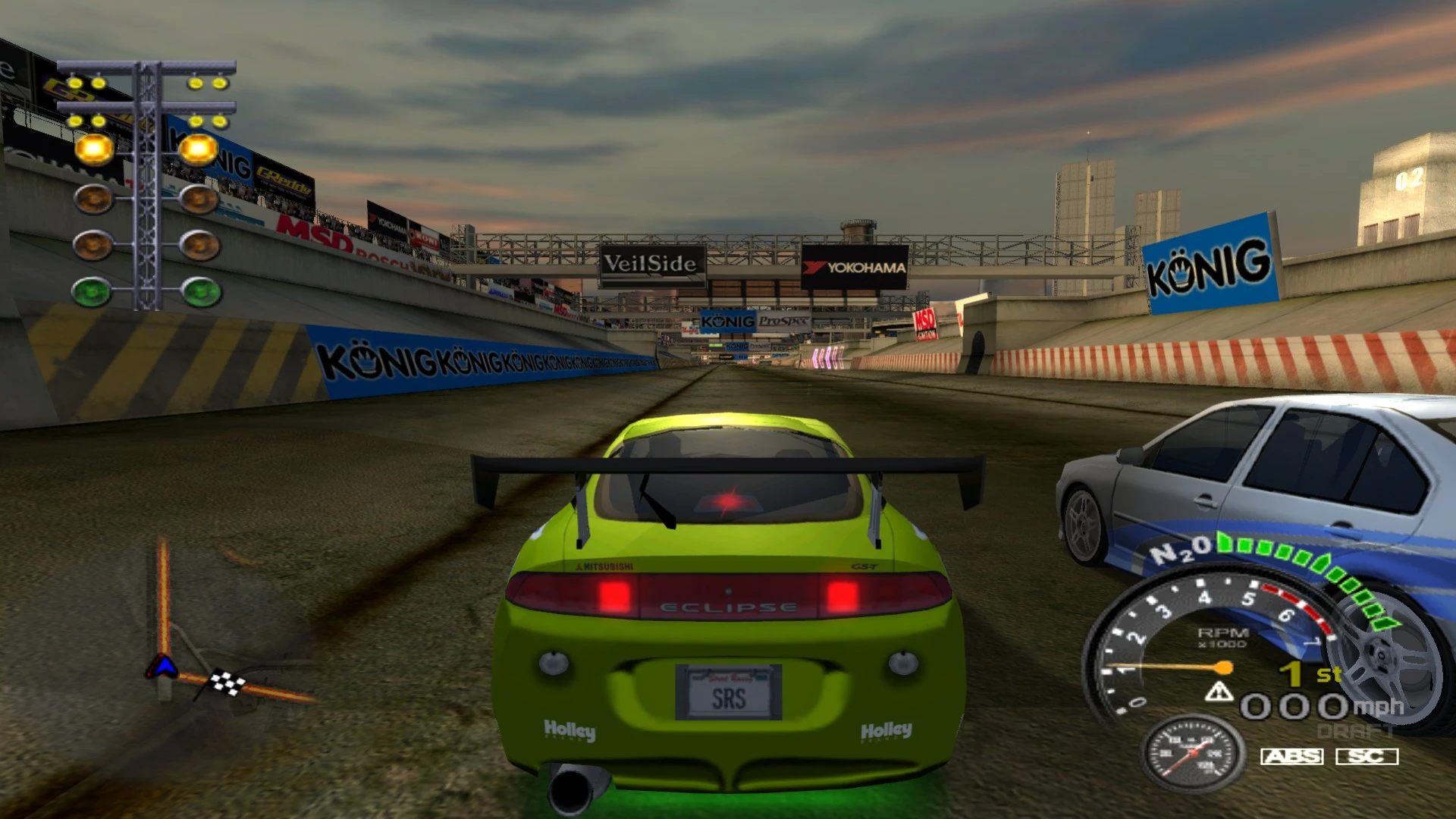Toggle the ABS indicator

coord(1294,756)
